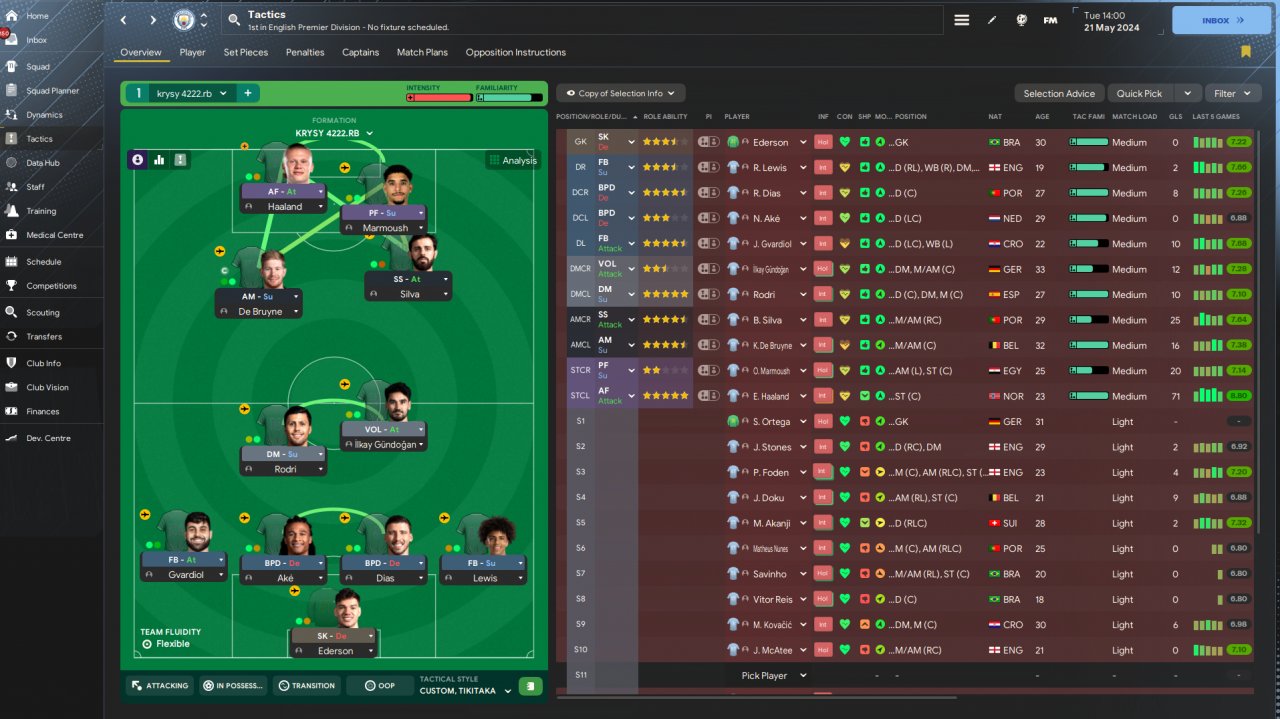The image size is (1280, 719).
Task: Open the Analysis panel on the pitch
Action: pos(513,160)
